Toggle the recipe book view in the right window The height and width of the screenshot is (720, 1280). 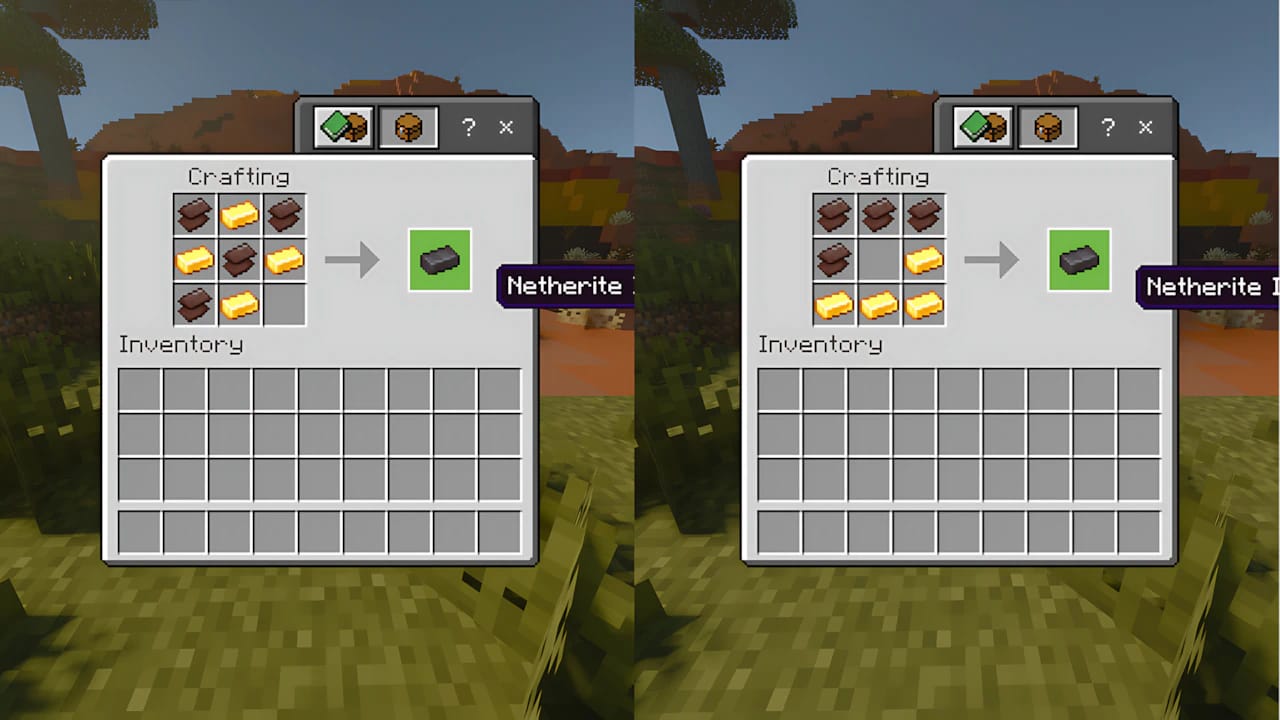[x=981, y=127]
